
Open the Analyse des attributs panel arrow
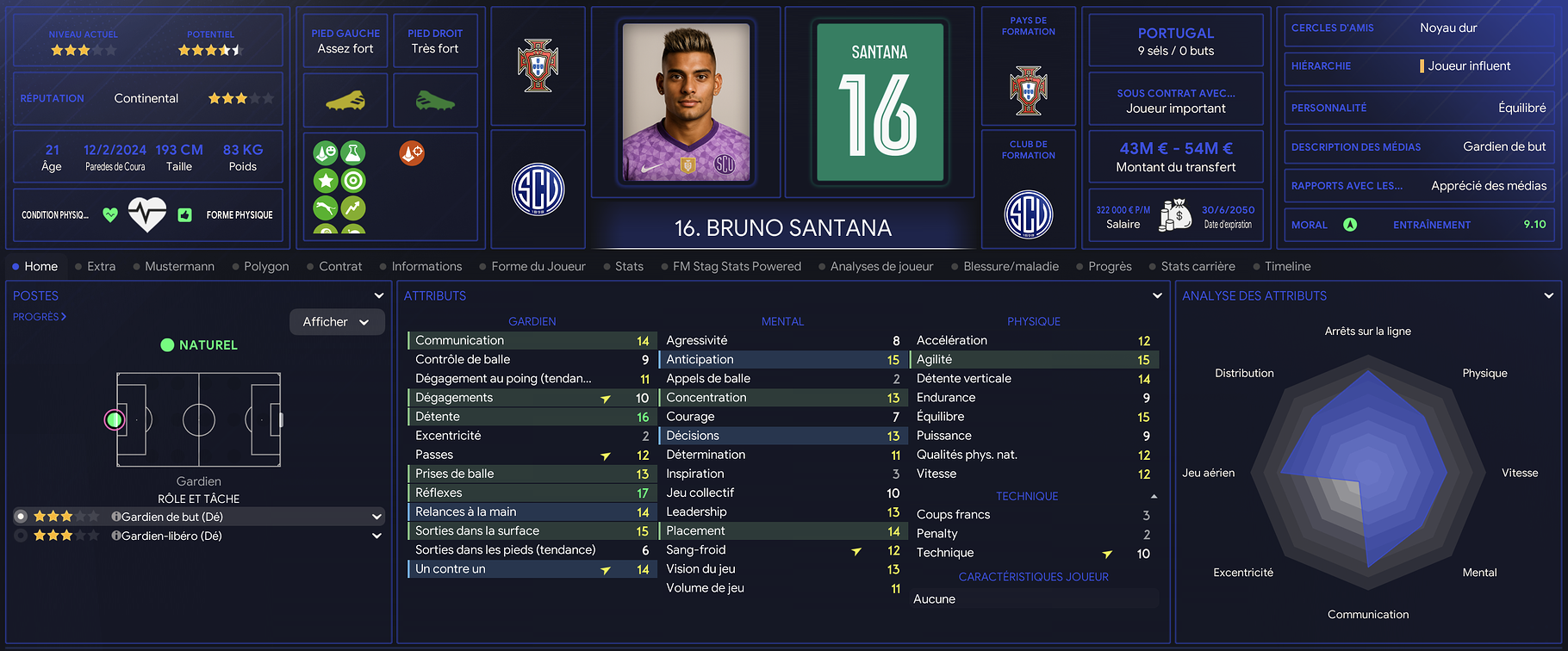1548,295
